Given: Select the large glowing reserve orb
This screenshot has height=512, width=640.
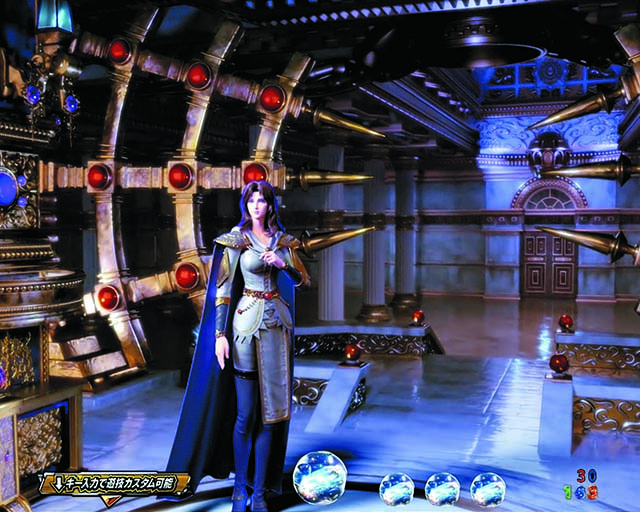Looking at the screenshot, I should [x=320, y=477].
